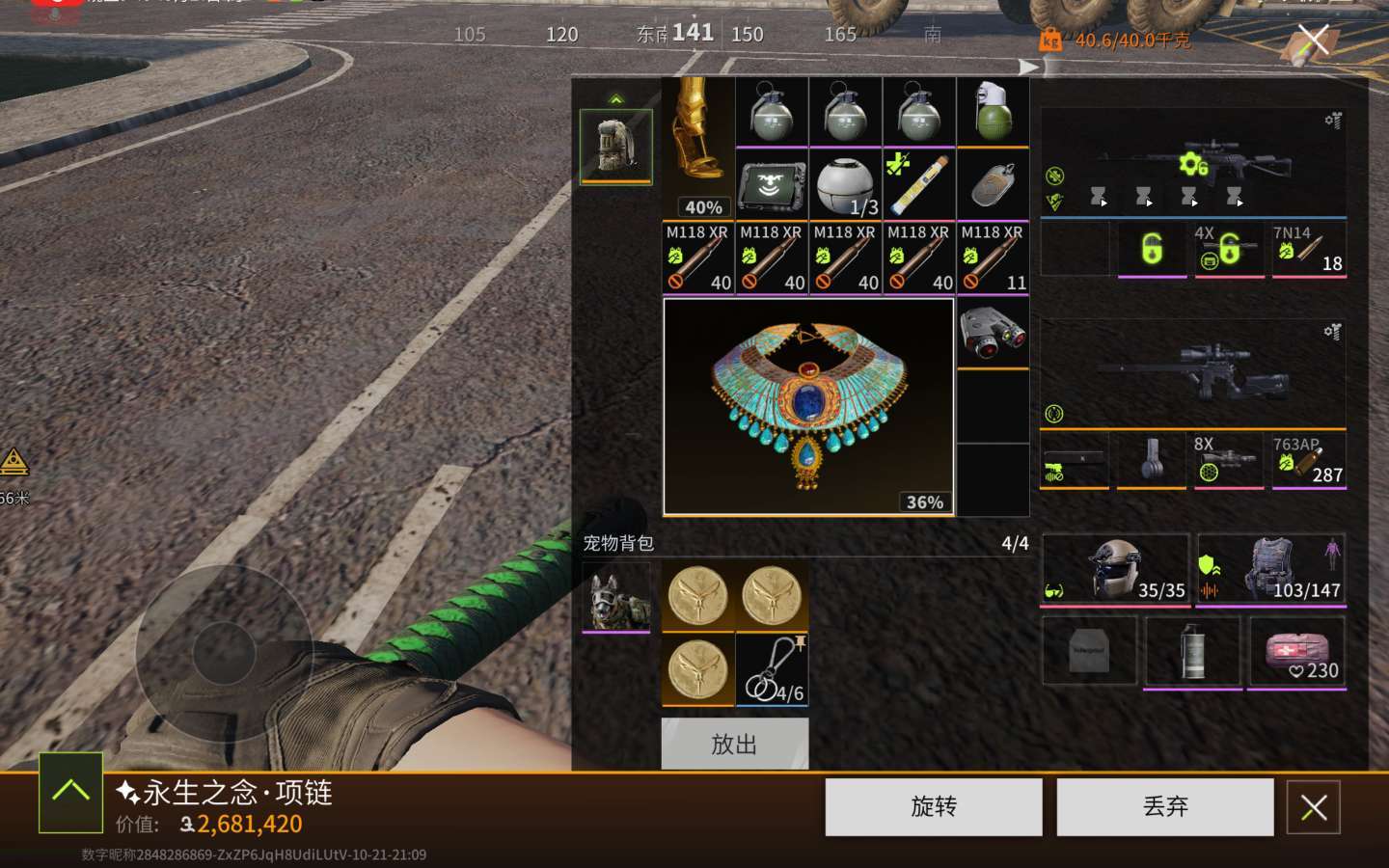The width and height of the screenshot is (1389, 868).
Task: Select the backpack icon slot
Action: (x=615, y=146)
